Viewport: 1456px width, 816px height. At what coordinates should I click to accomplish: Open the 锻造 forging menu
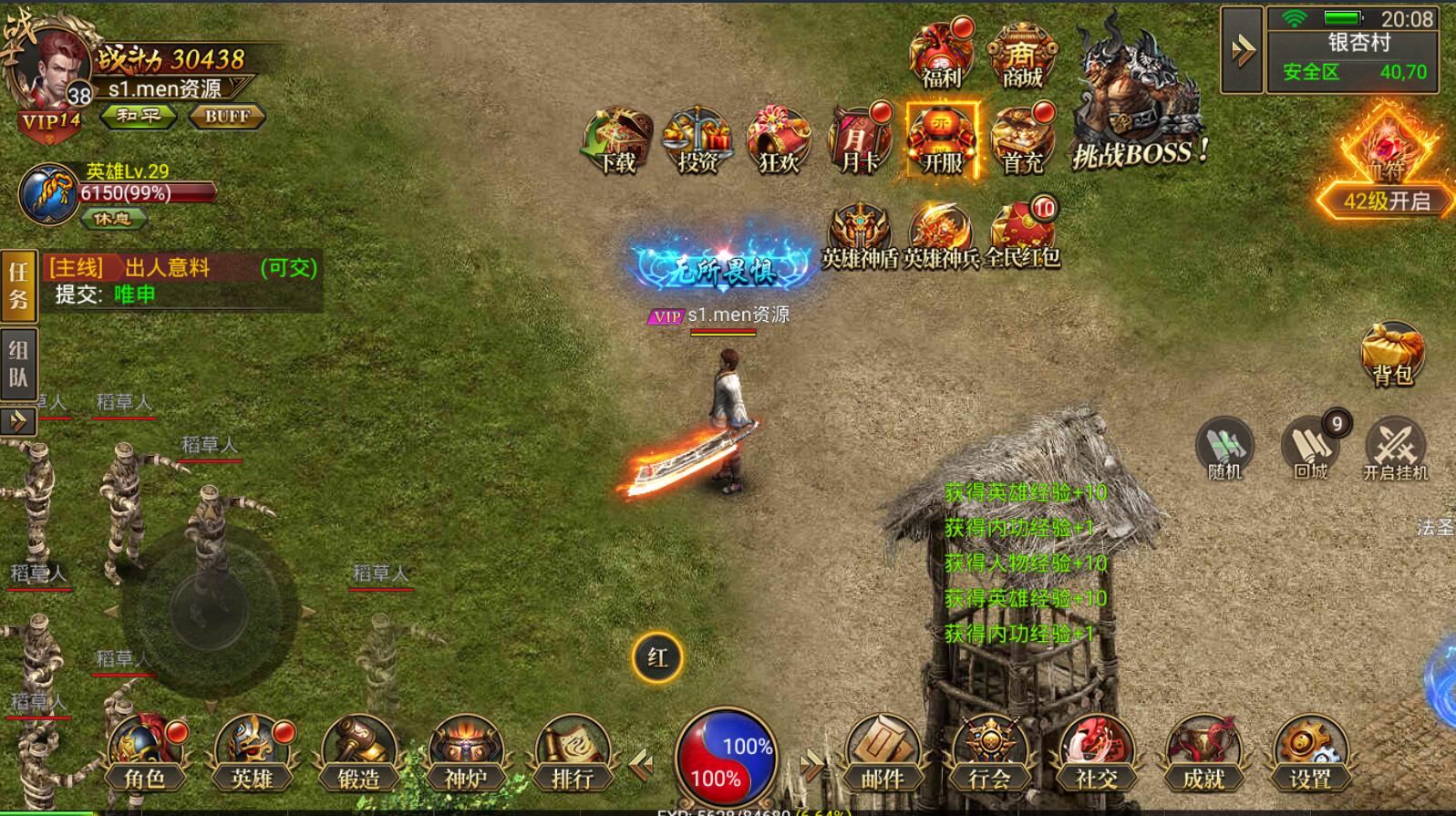coord(359,753)
